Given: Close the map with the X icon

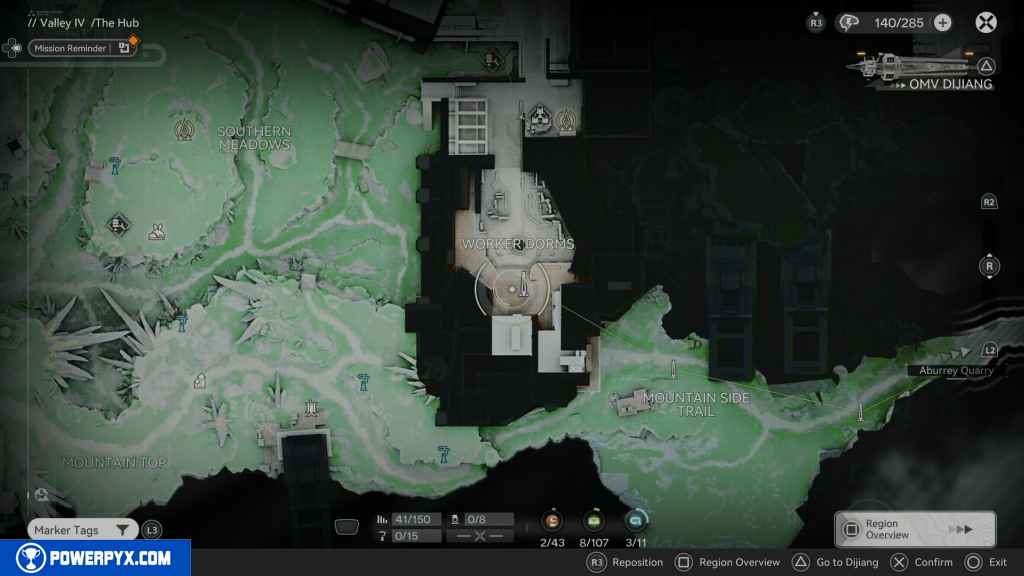Looking at the screenshot, I should [986, 22].
